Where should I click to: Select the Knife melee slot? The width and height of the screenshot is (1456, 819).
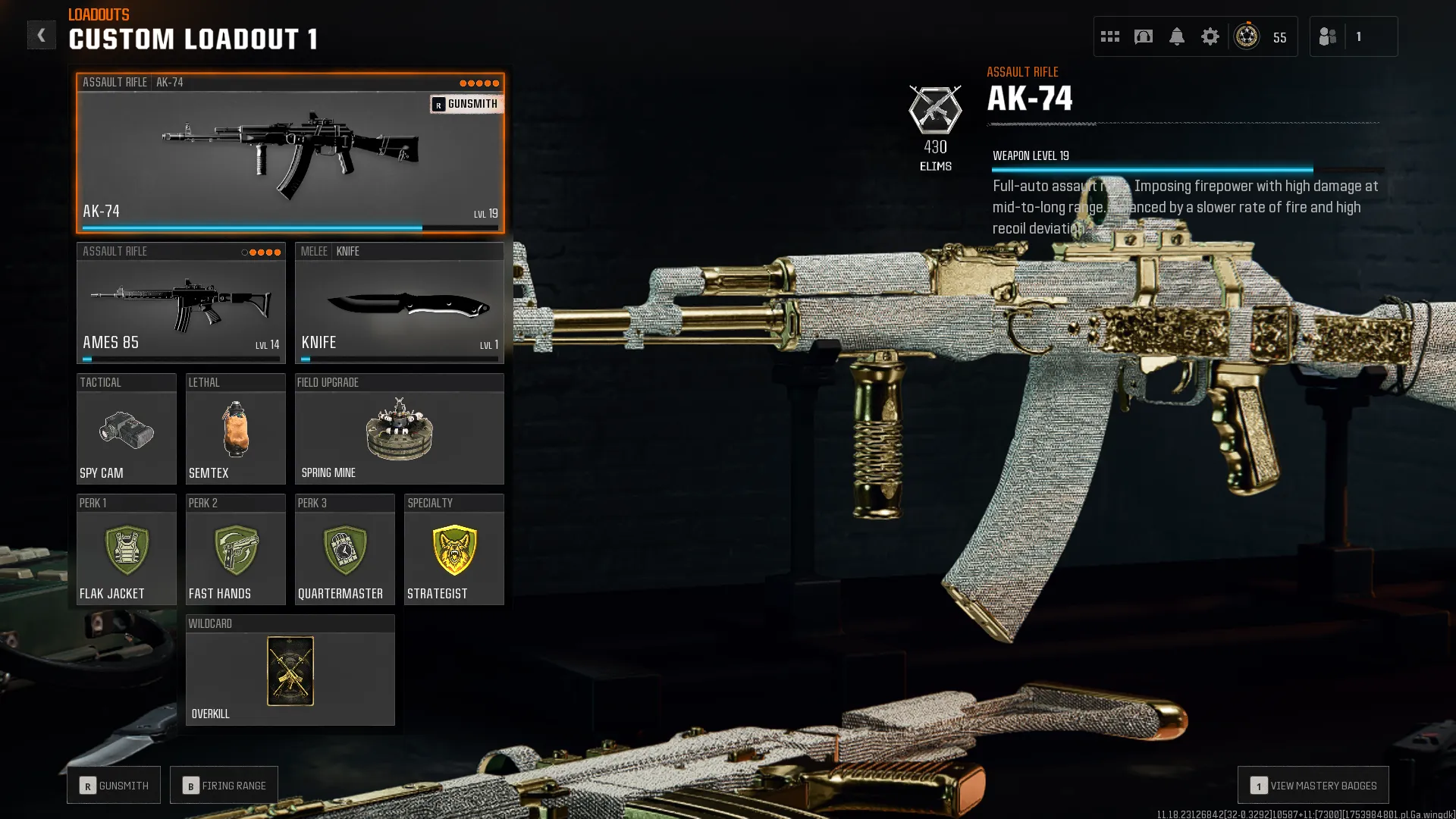pos(400,303)
